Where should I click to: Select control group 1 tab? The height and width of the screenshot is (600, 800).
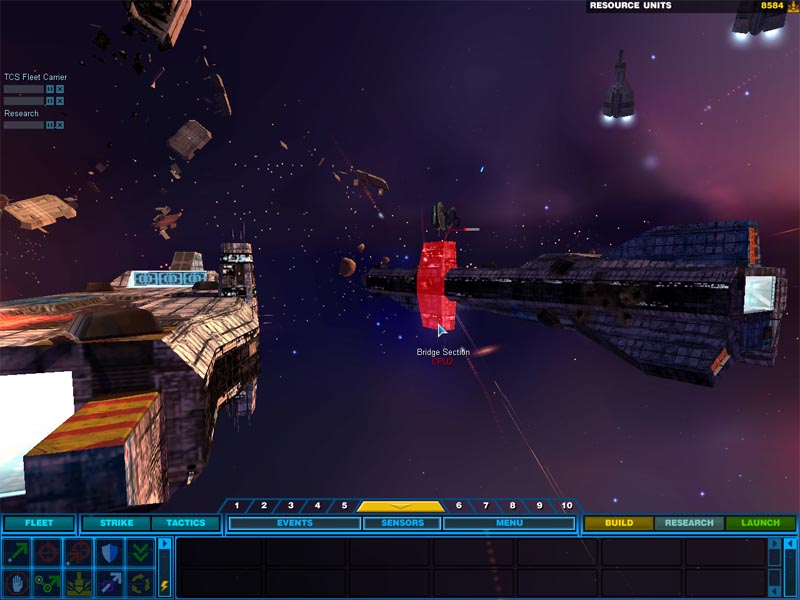pyautogui.click(x=237, y=506)
